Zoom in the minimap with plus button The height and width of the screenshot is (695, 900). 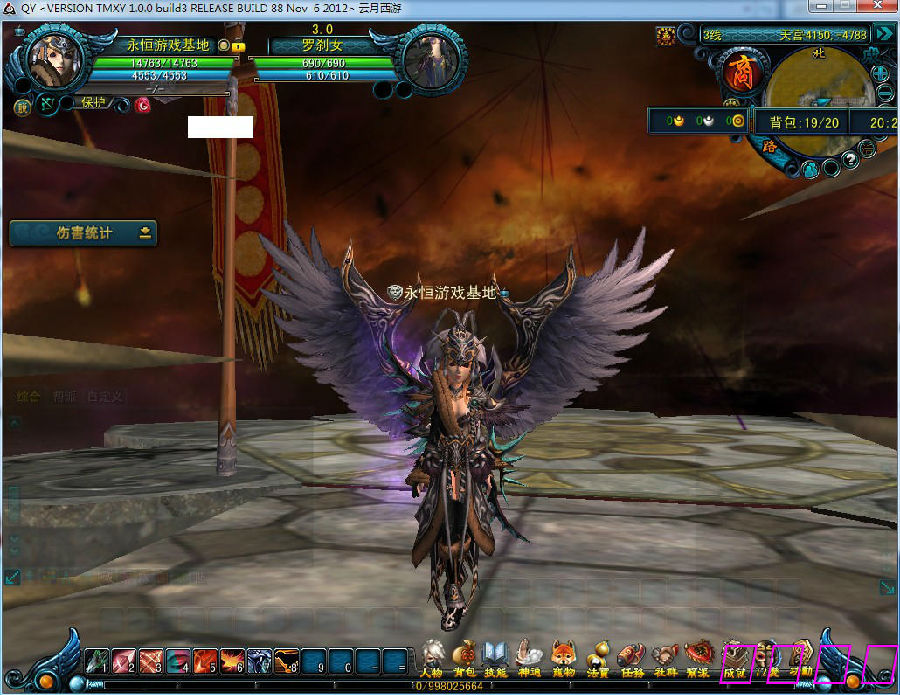point(881,74)
